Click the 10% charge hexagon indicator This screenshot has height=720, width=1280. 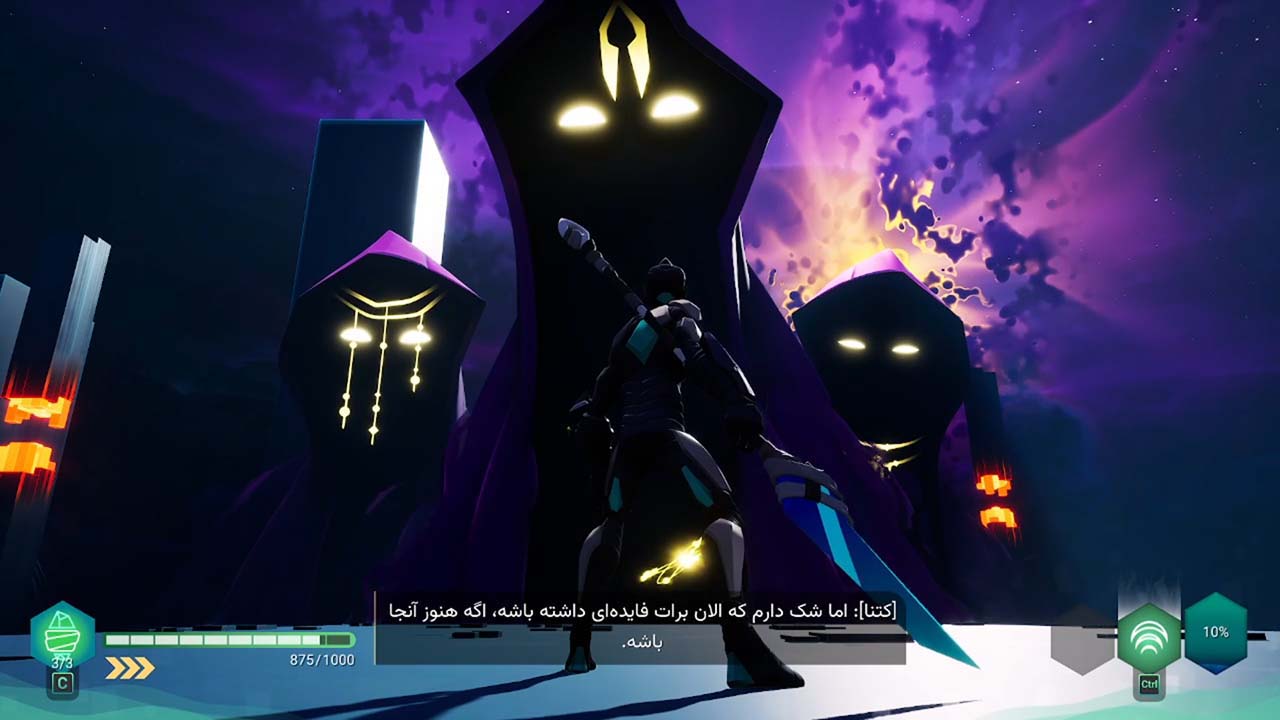coord(1216,632)
